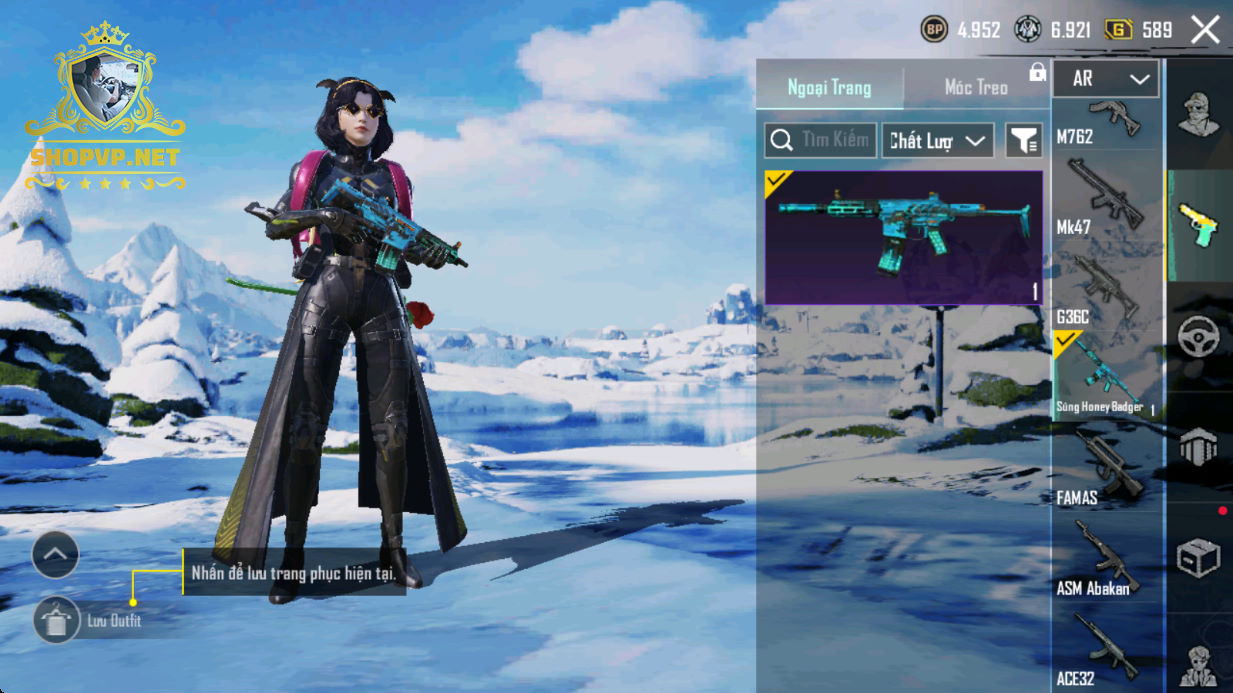Viewport: 1233px width, 693px height.
Task: Close the inventory screen with the X
Action: pos(1205,30)
